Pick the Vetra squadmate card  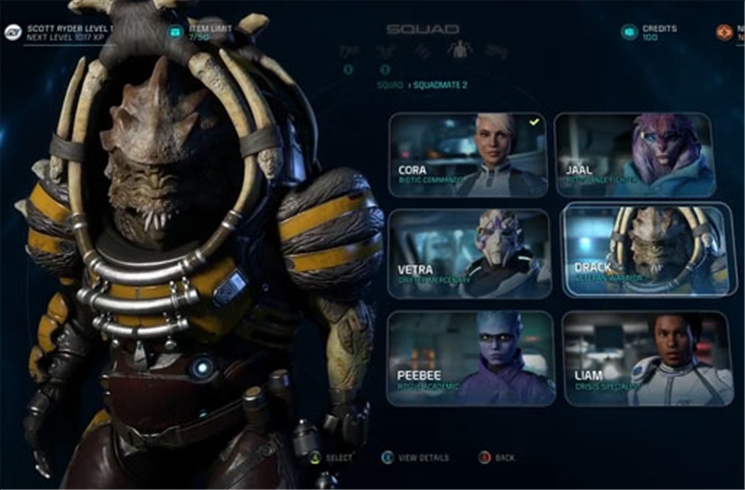[x=468, y=253]
